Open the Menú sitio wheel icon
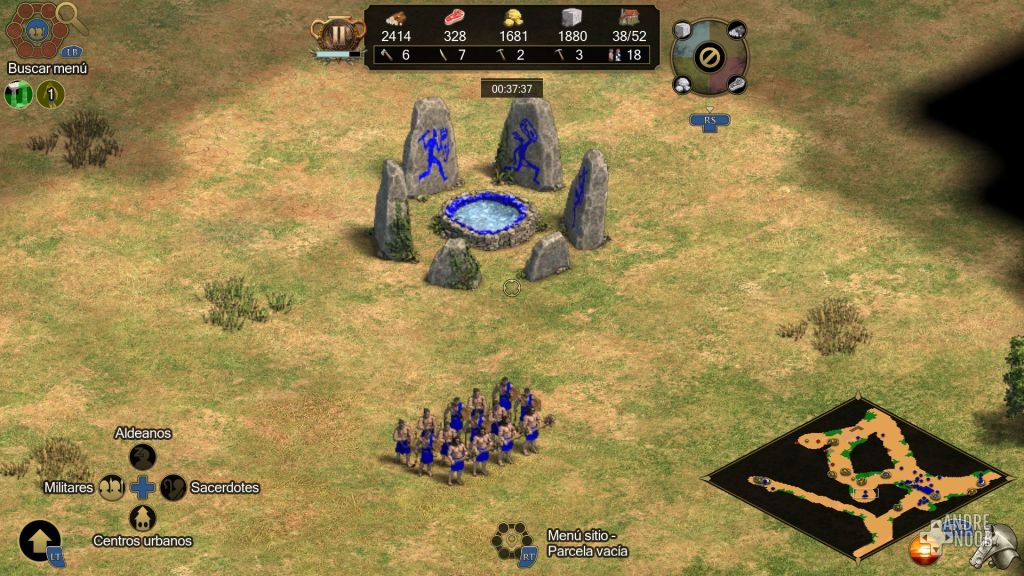Image resolution: width=1024 pixels, height=576 pixels. click(x=510, y=540)
